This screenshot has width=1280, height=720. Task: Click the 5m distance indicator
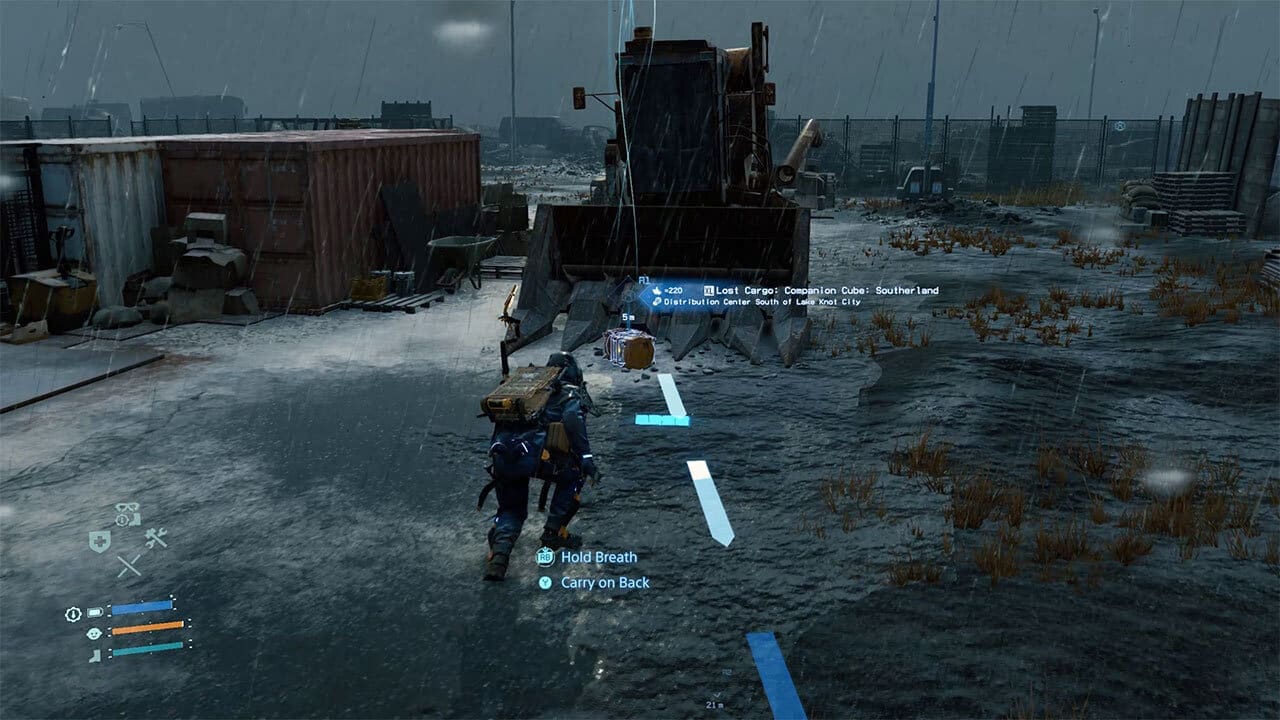click(x=628, y=318)
